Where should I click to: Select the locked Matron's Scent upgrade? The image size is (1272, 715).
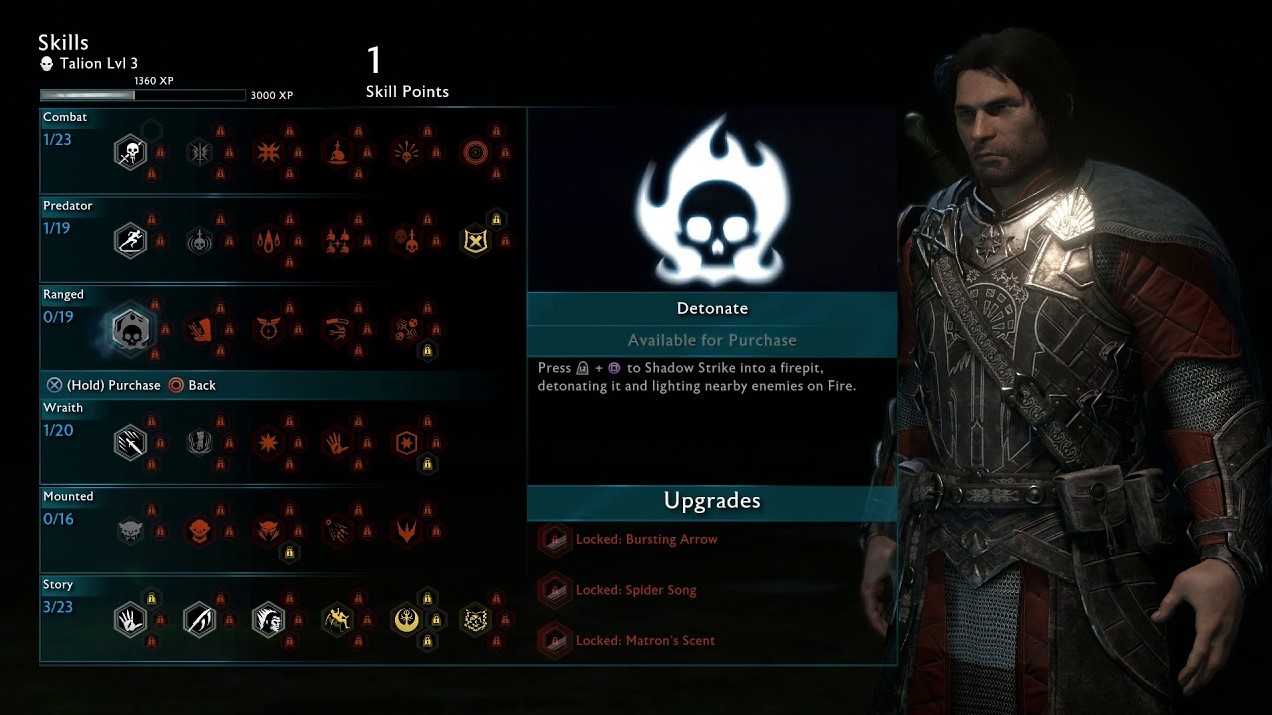[x=645, y=641]
